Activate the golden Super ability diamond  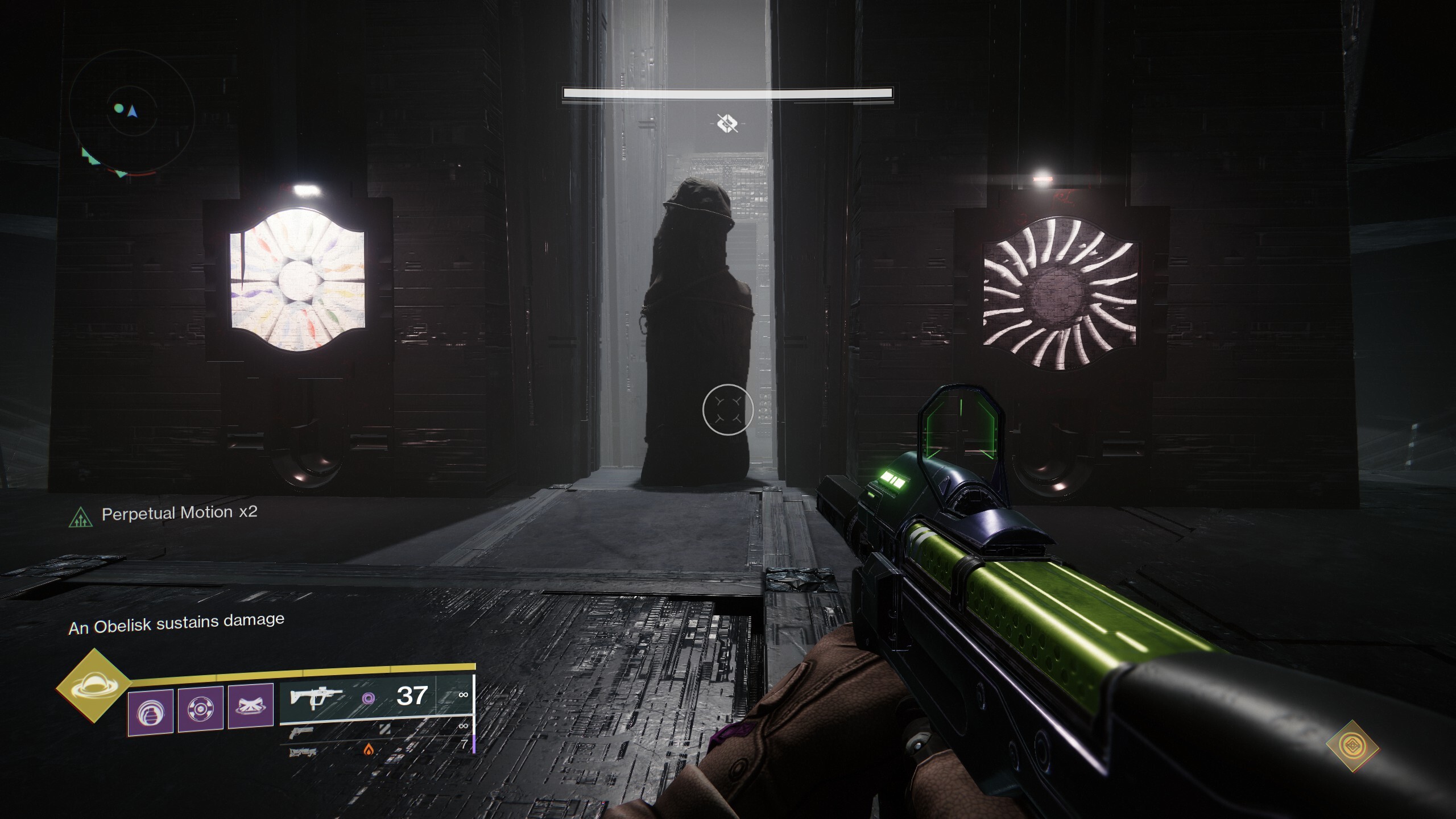click(x=93, y=686)
